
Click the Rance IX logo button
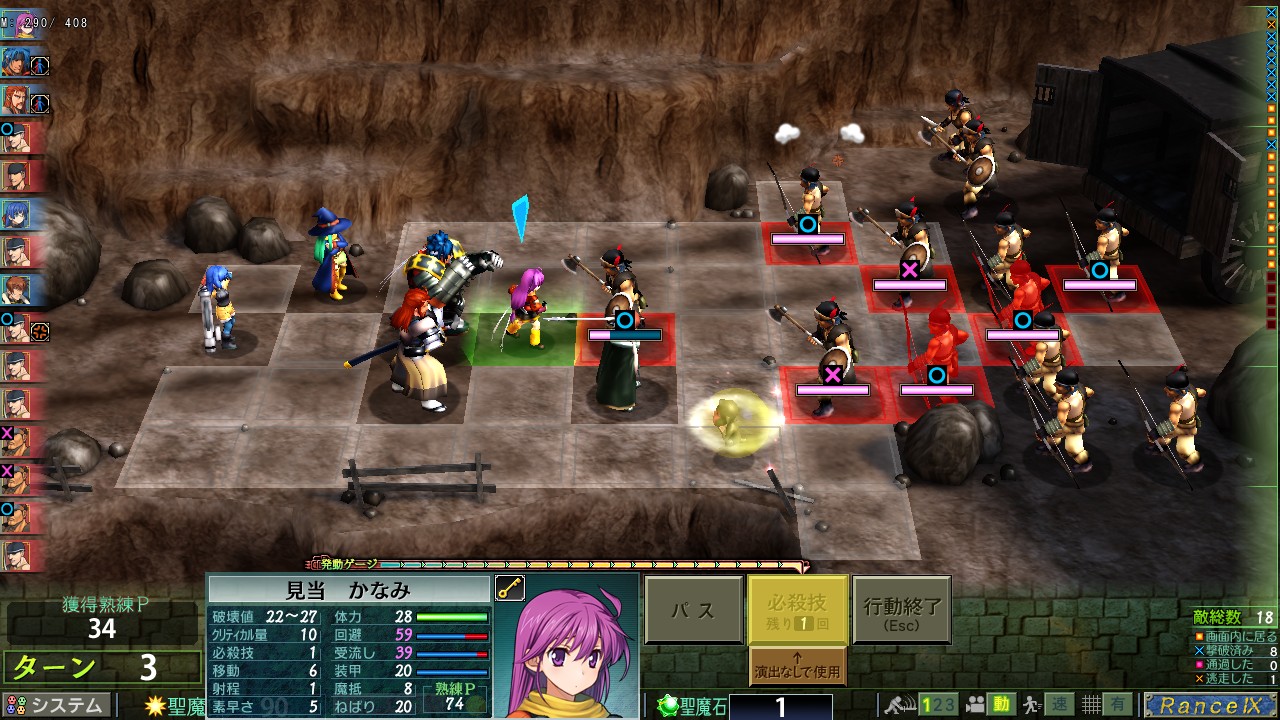(x=1208, y=705)
